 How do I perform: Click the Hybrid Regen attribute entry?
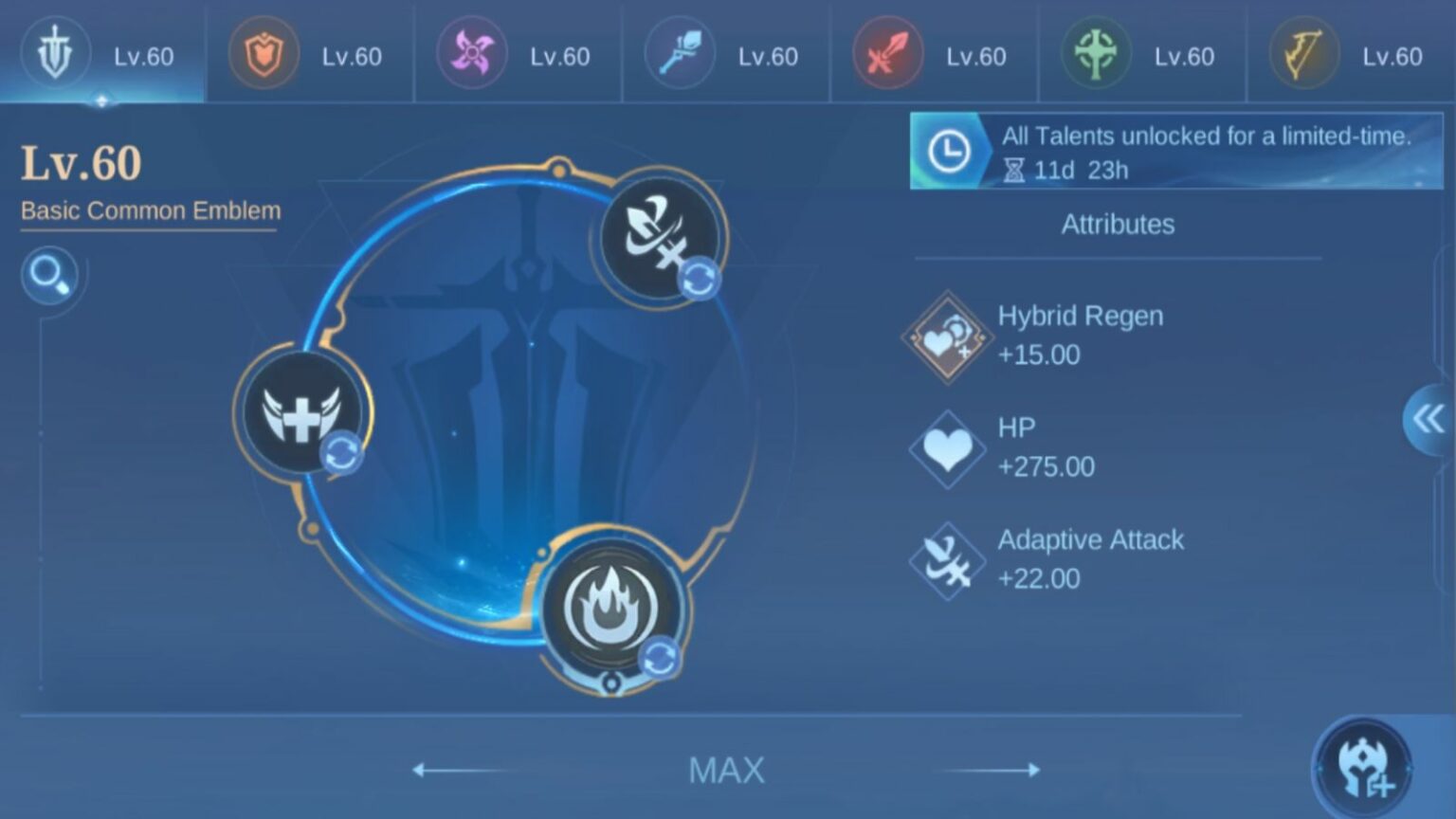pyautogui.click(x=1043, y=335)
